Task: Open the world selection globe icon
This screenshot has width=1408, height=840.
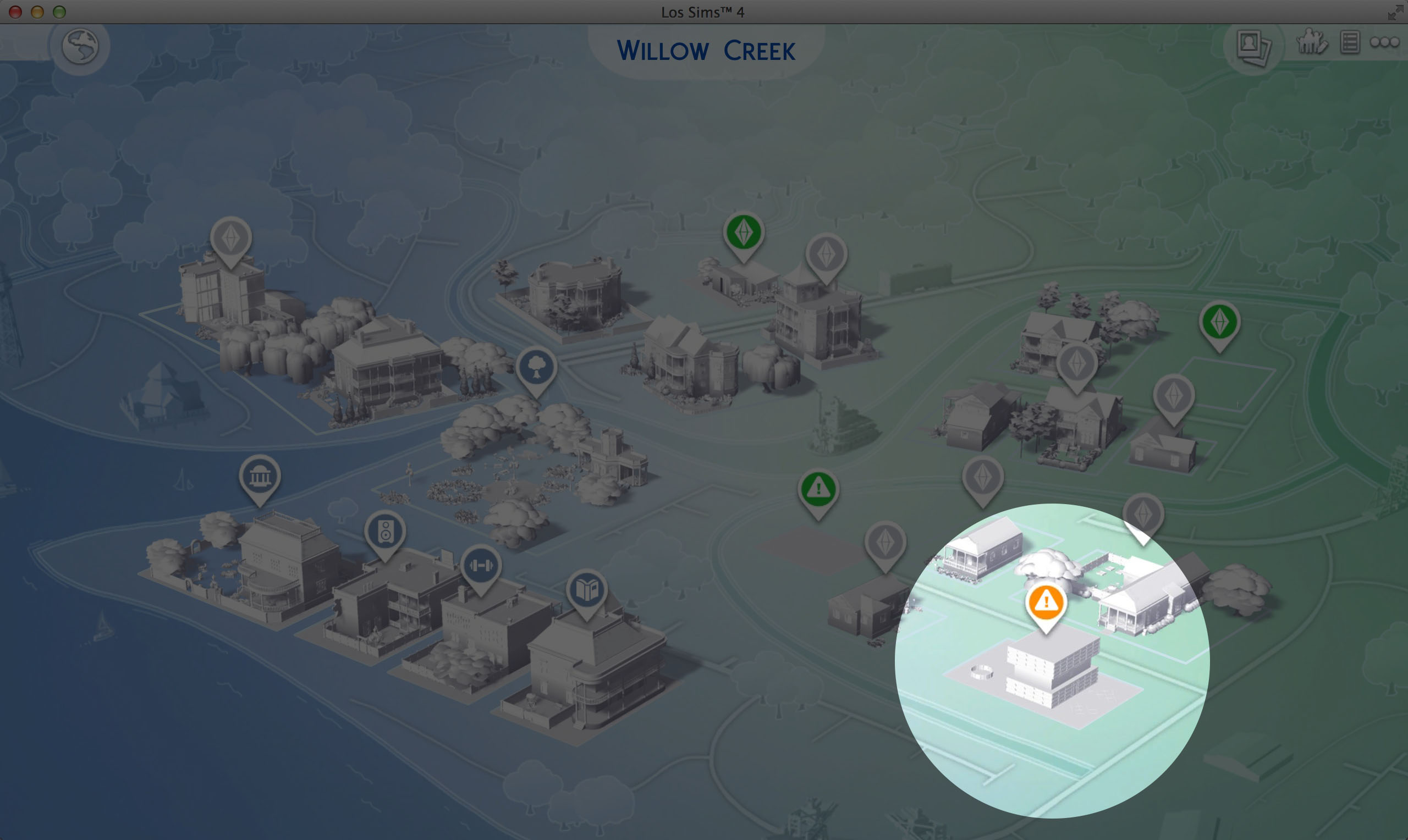Action: point(80,46)
